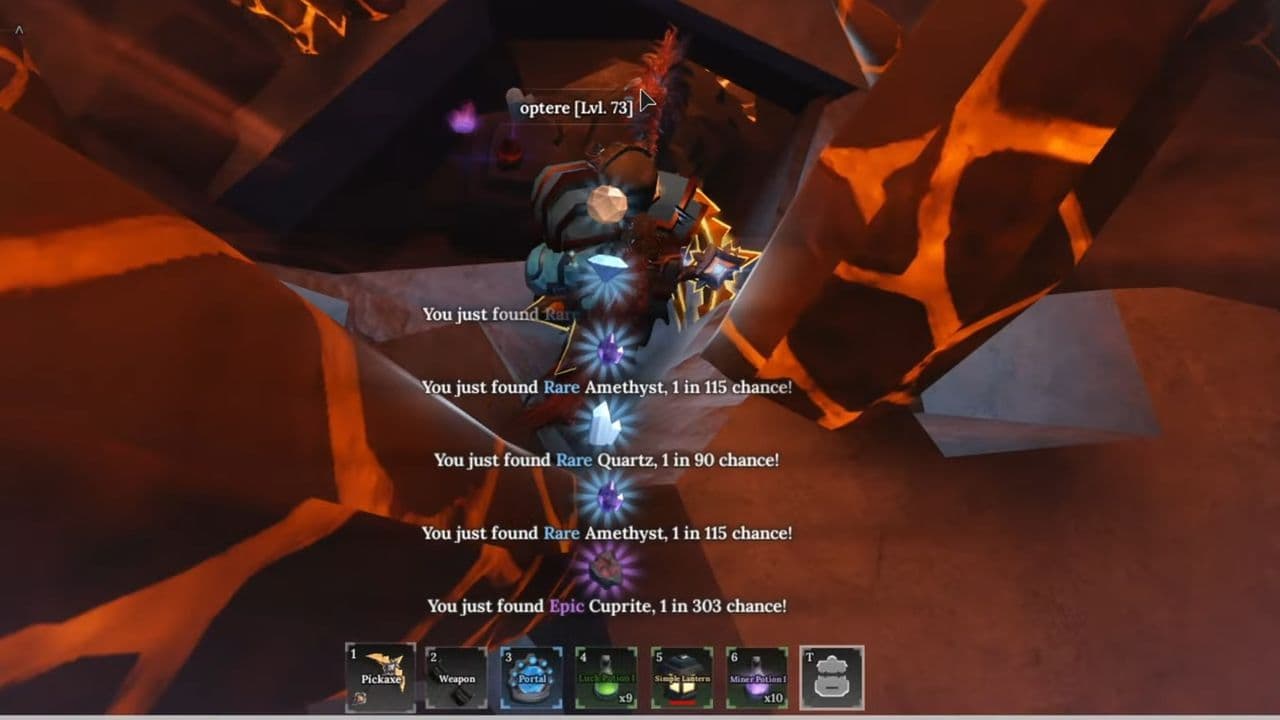Open the backpack inventory slot

[832, 677]
